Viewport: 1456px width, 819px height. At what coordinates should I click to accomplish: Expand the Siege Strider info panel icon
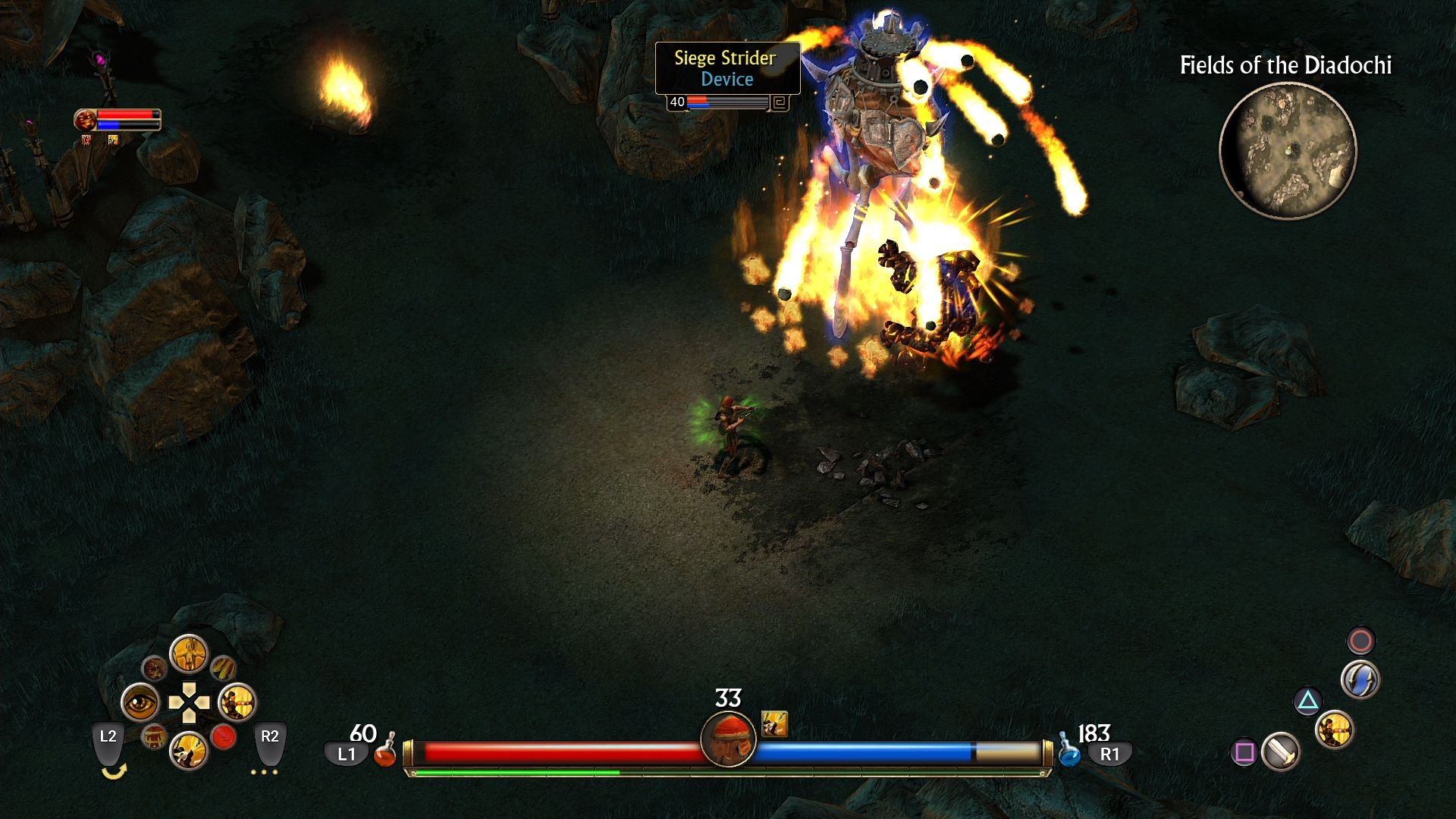(x=778, y=102)
